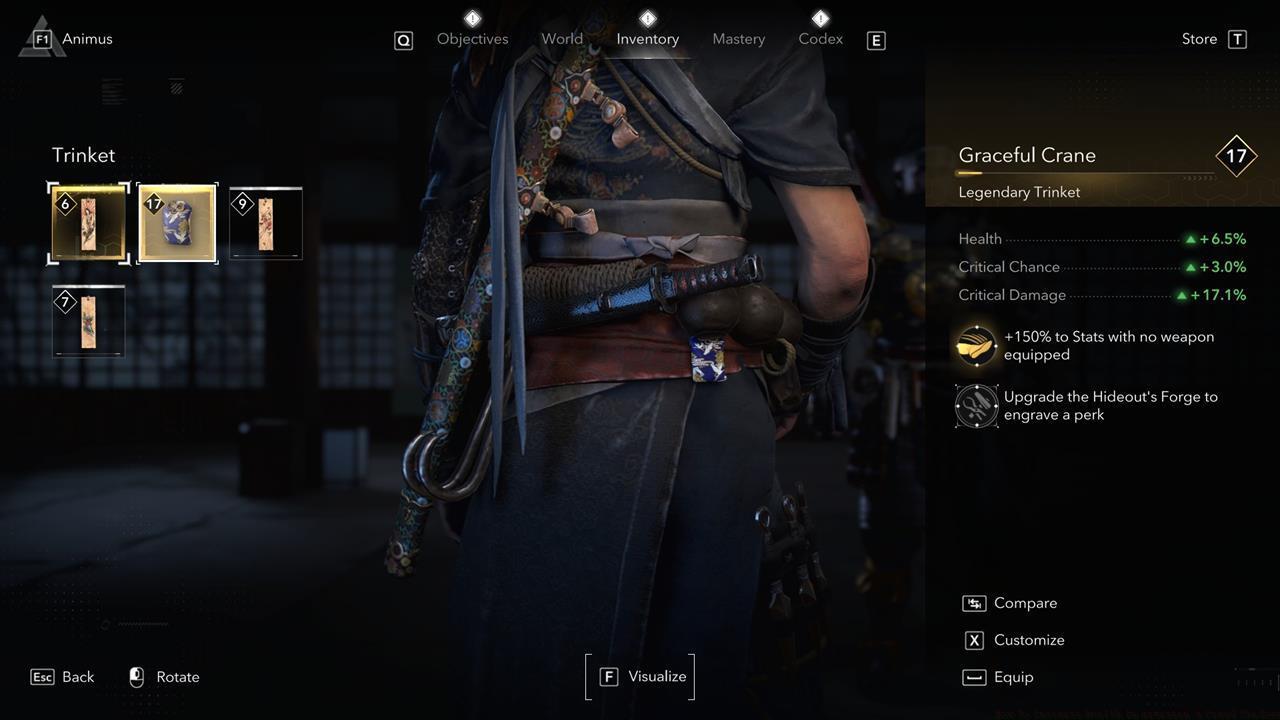The height and width of the screenshot is (720, 1280).
Task: Click the Q key icon beside Objectives
Action: [404, 41]
